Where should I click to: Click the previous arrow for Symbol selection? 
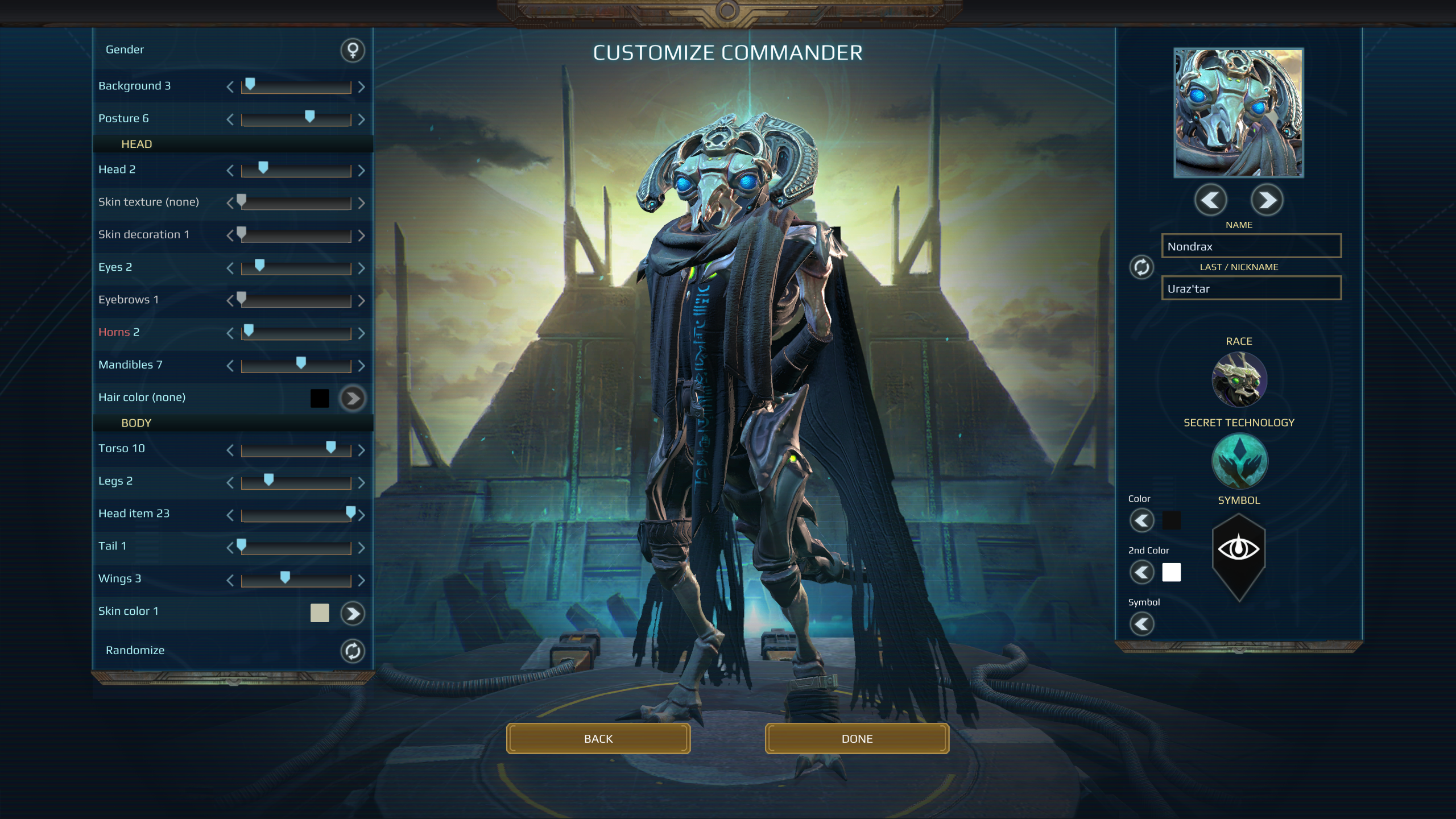point(1142,624)
